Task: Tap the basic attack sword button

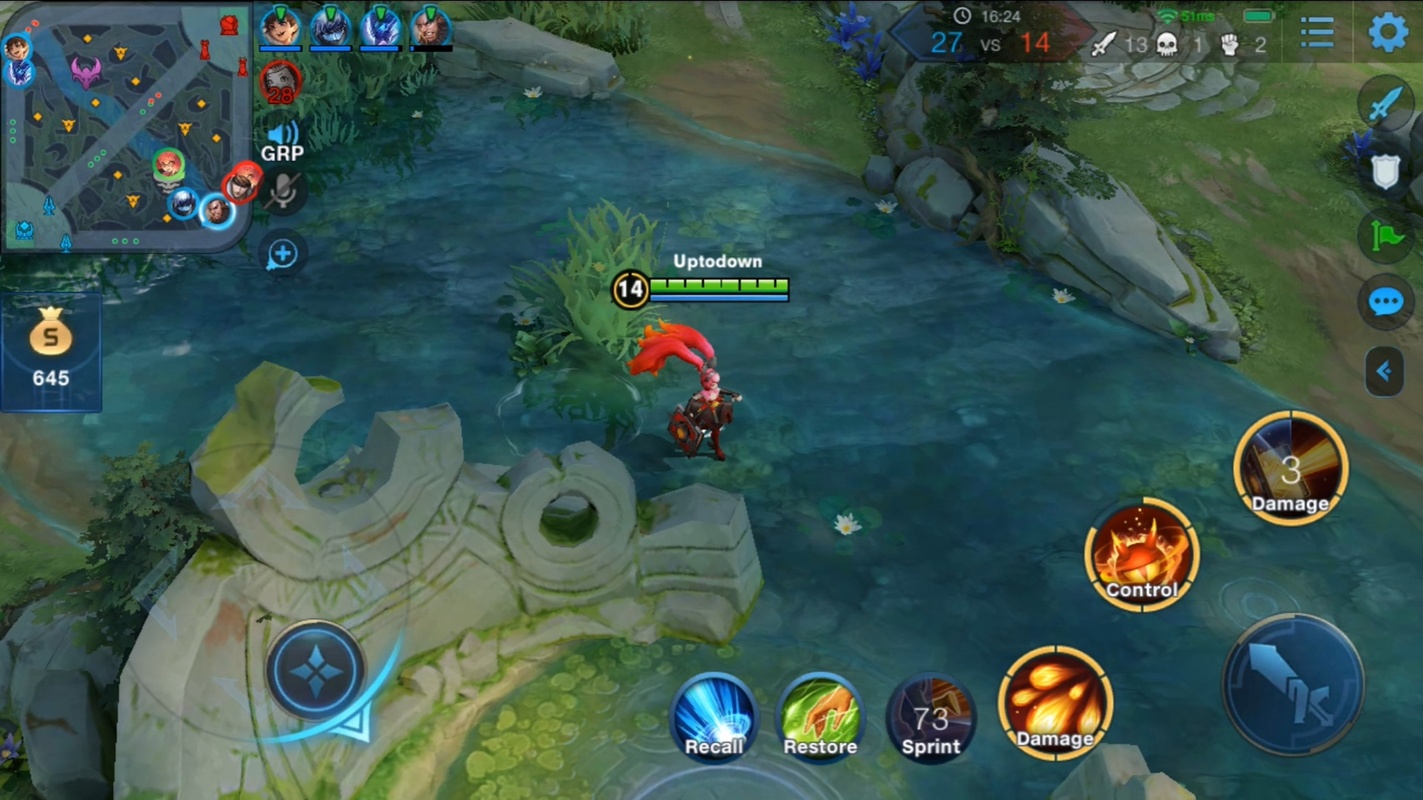Action: point(1293,685)
